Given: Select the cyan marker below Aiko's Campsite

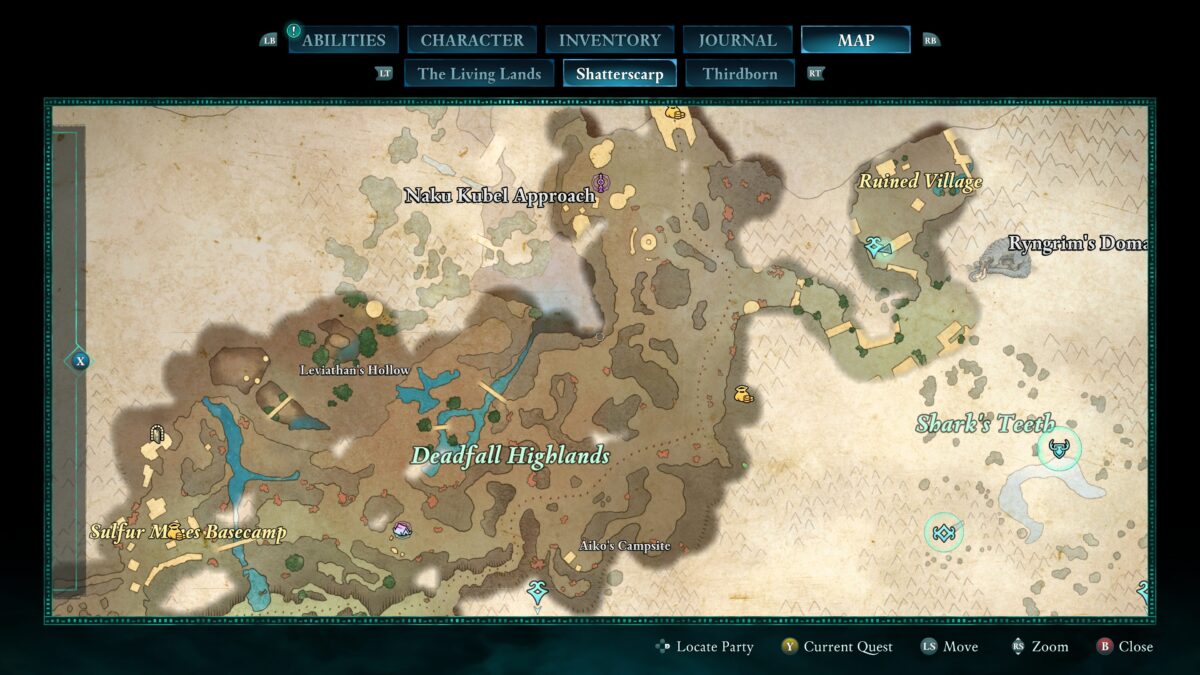Looking at the screenshot, I should click(x=537, y=592).
